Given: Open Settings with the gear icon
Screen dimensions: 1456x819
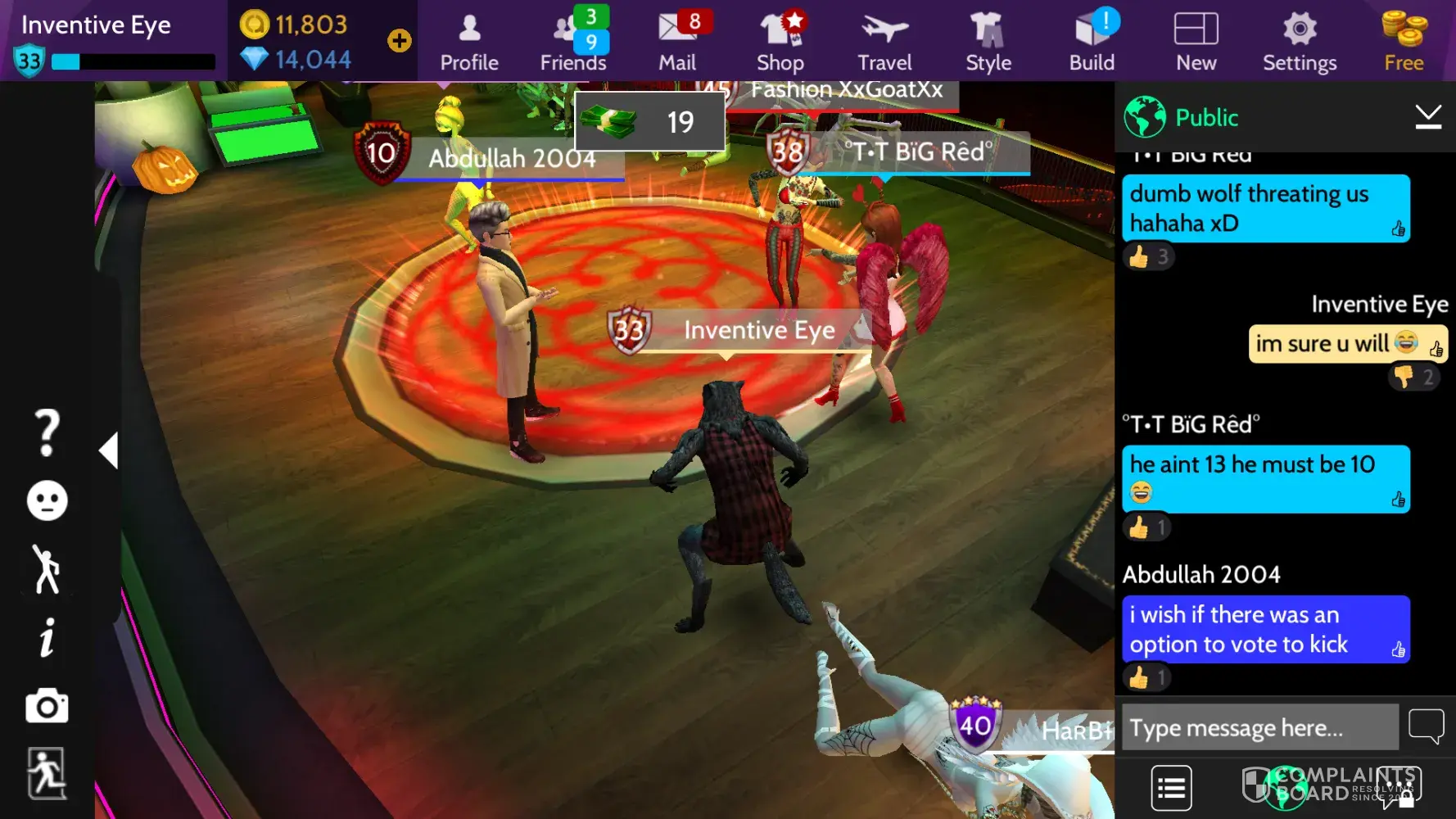Looking at the screenshot, I should tap(1300, 41).
